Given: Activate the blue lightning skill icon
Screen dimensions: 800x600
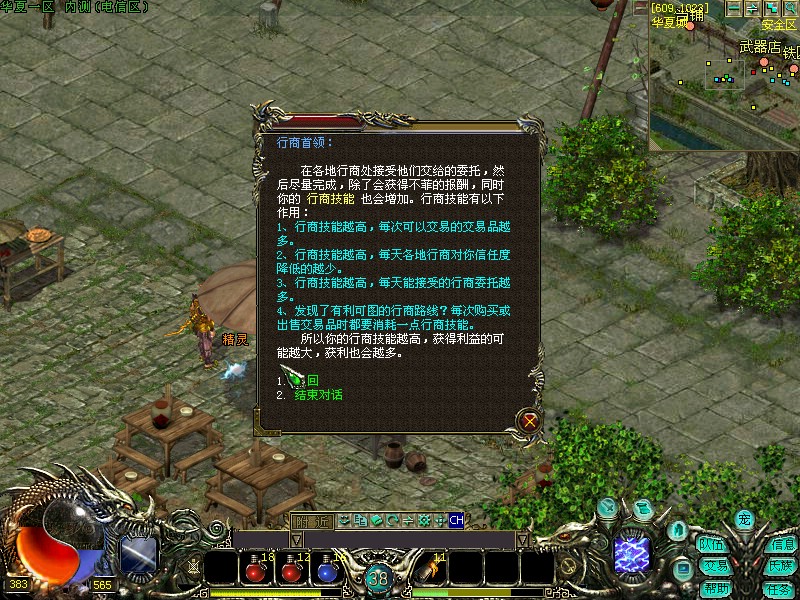Looking at the screenshot, I should 632,553.
